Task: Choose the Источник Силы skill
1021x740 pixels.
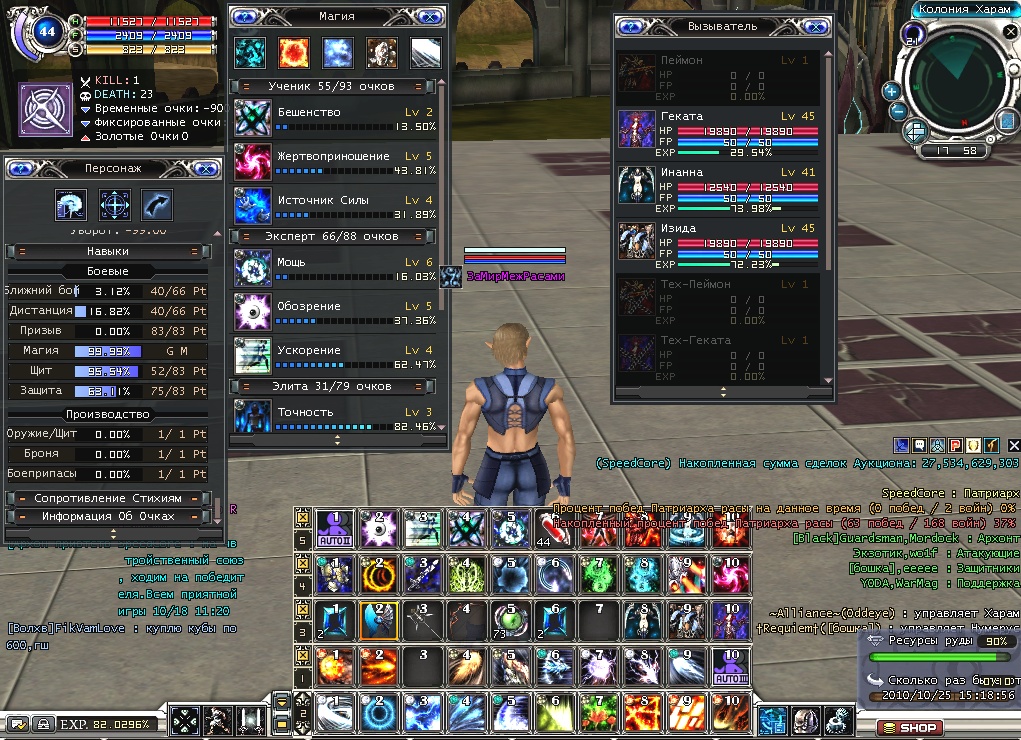Action: coord(252,206)
